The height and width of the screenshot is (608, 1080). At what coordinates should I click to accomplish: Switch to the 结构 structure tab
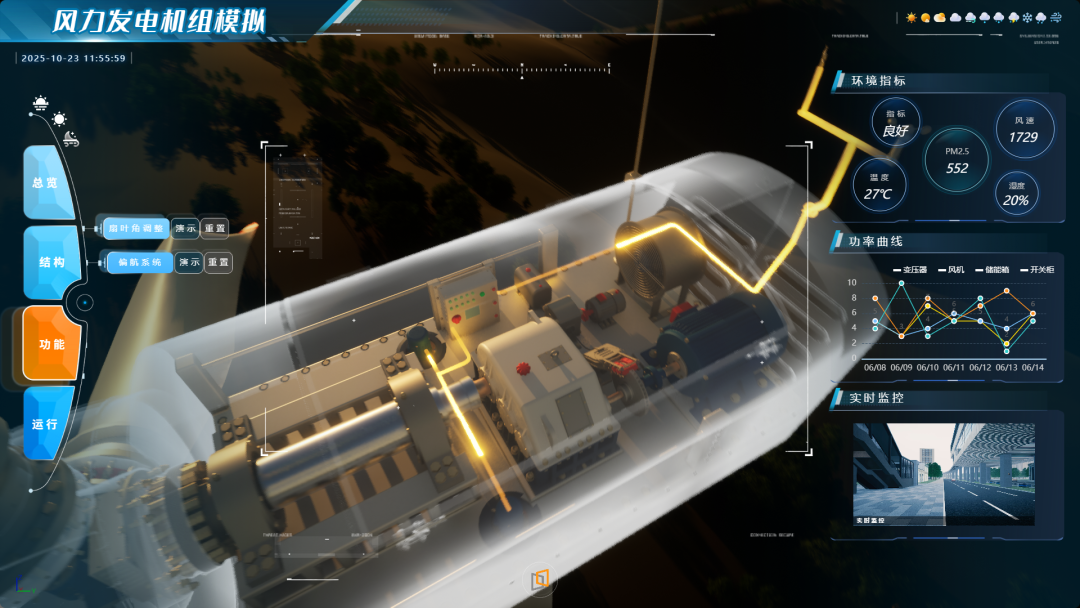[50, 262]
